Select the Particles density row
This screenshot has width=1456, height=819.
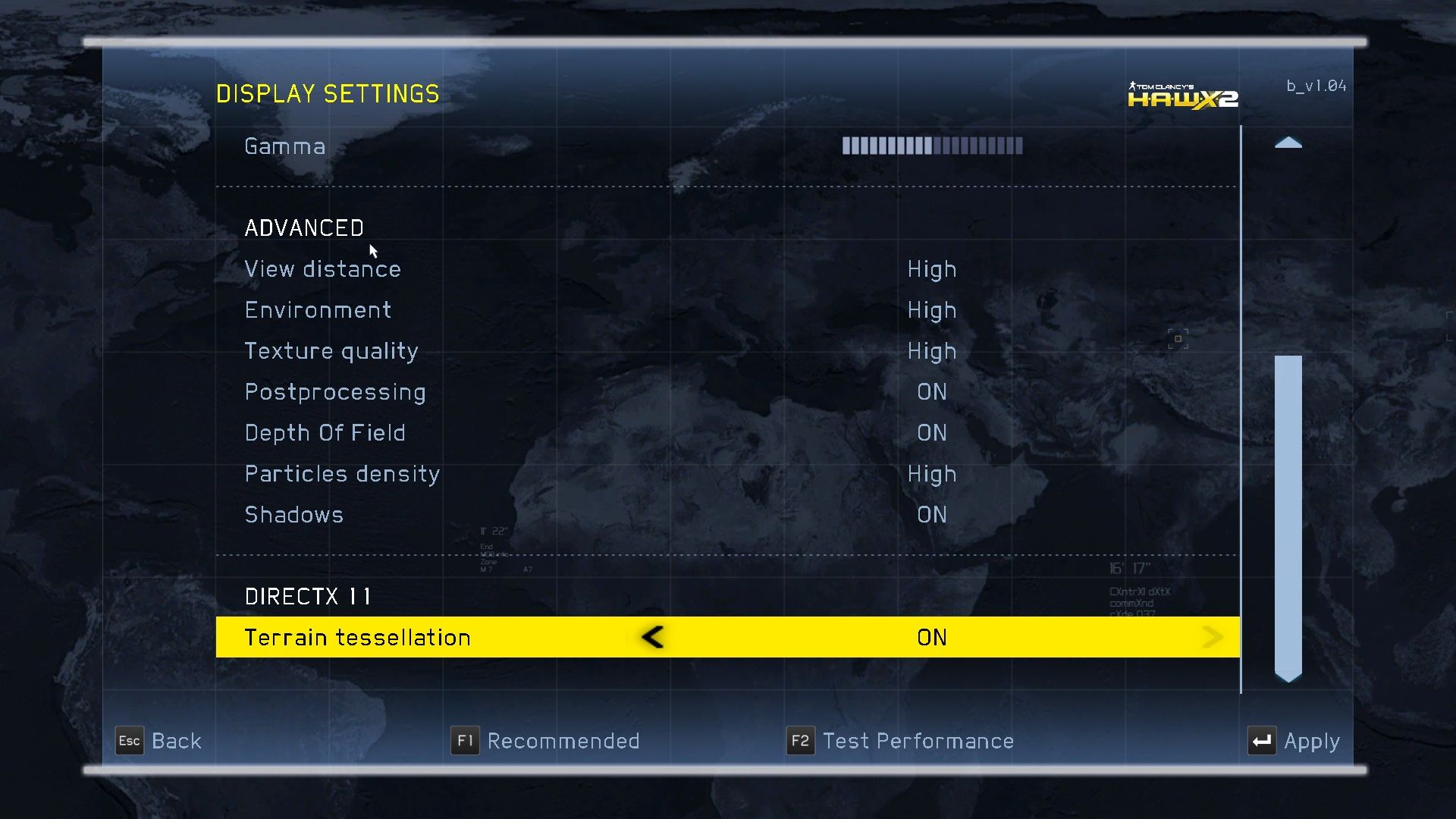(341, 474)
